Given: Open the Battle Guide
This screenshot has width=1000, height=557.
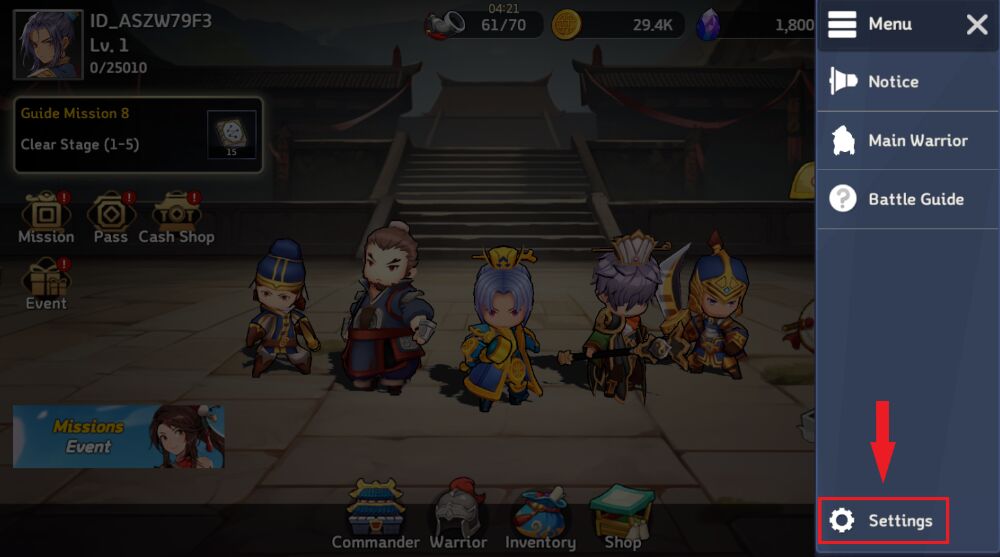Looking at the screenshot, I should point(898,199).
